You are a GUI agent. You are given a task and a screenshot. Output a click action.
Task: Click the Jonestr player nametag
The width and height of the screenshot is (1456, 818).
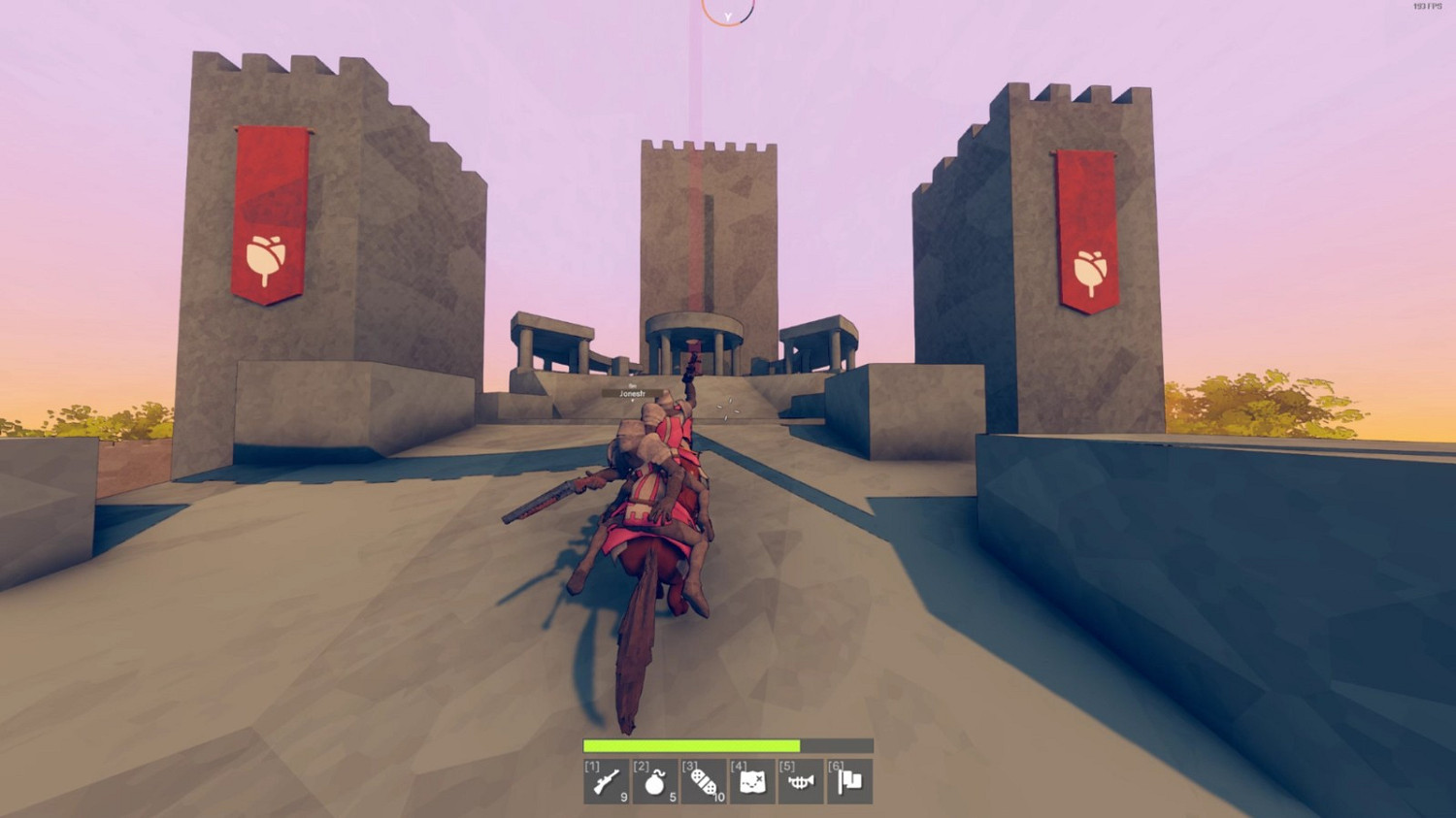633,394
